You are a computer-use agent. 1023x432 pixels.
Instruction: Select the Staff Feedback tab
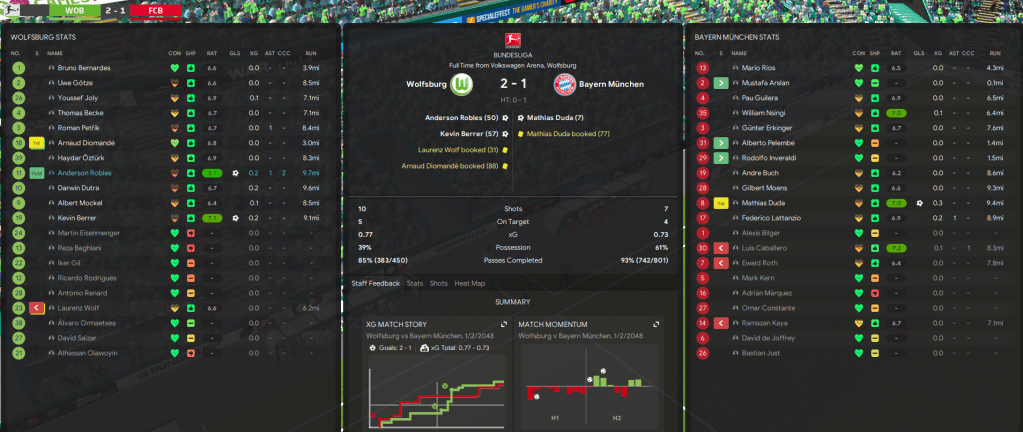pyautogui.click(x=375, y=283)
